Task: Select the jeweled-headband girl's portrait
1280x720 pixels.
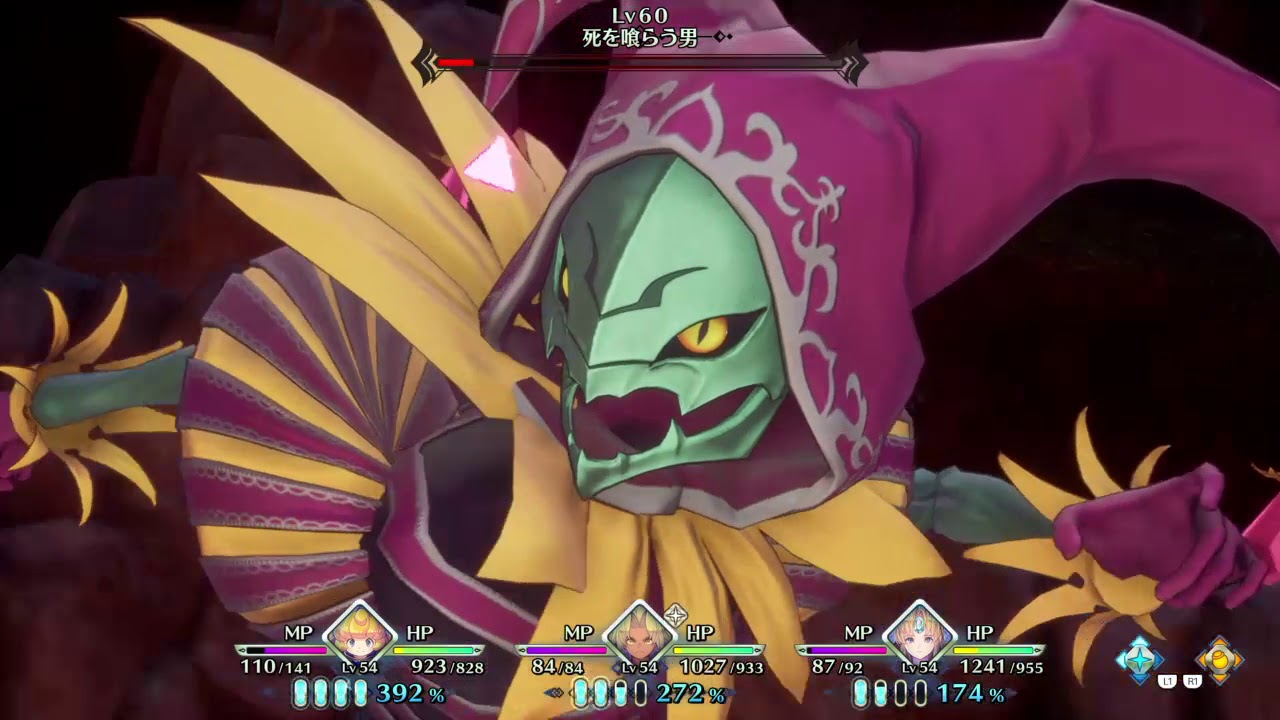Action: [918, 633]
